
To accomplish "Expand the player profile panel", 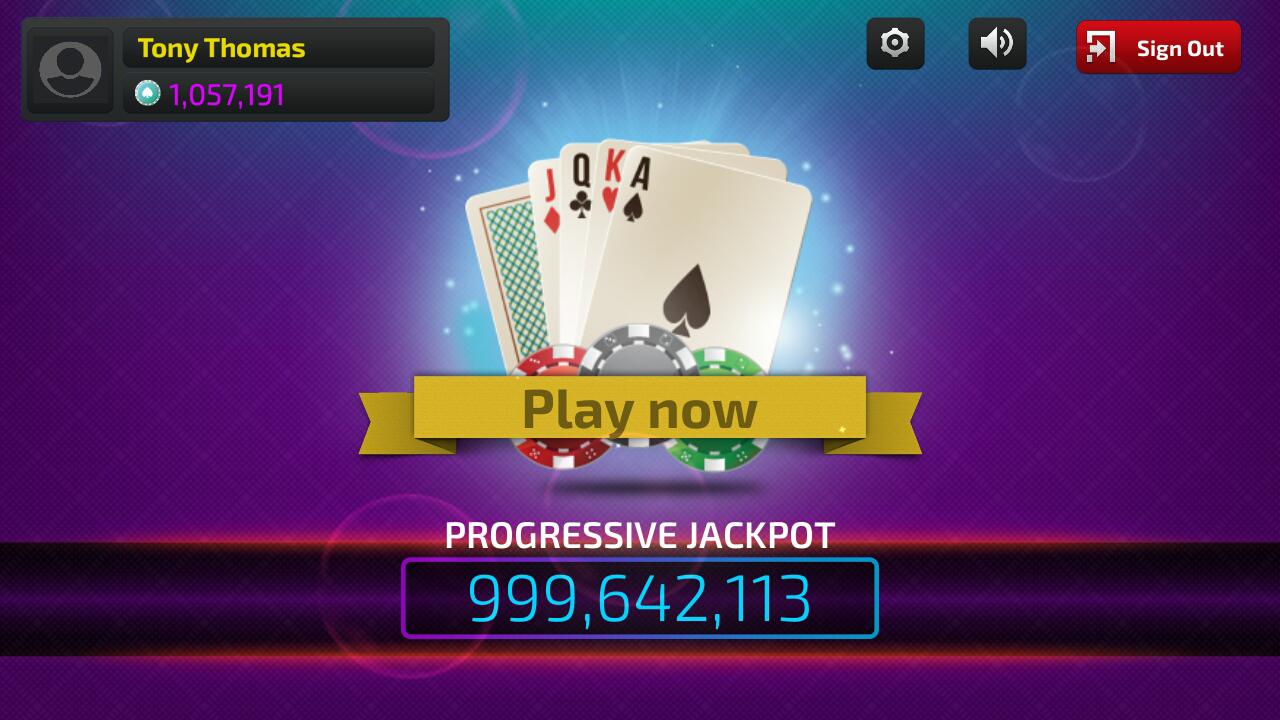I will click(235, 69).
